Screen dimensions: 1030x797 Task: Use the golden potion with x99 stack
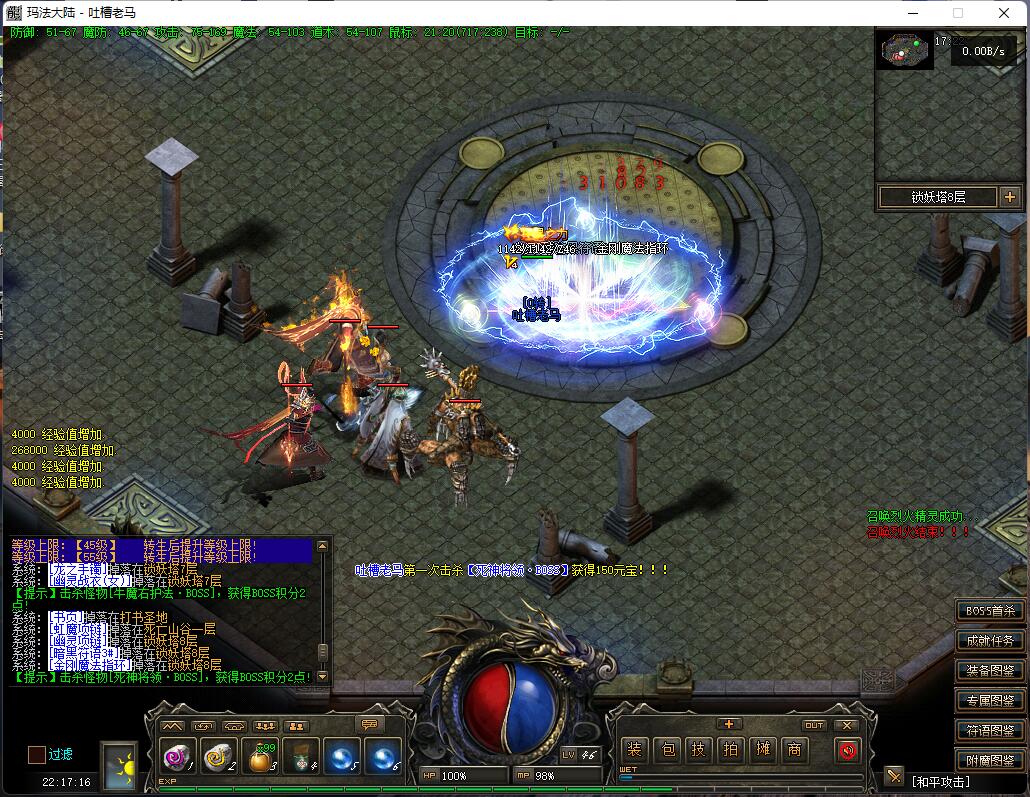(x=260, y=758)
